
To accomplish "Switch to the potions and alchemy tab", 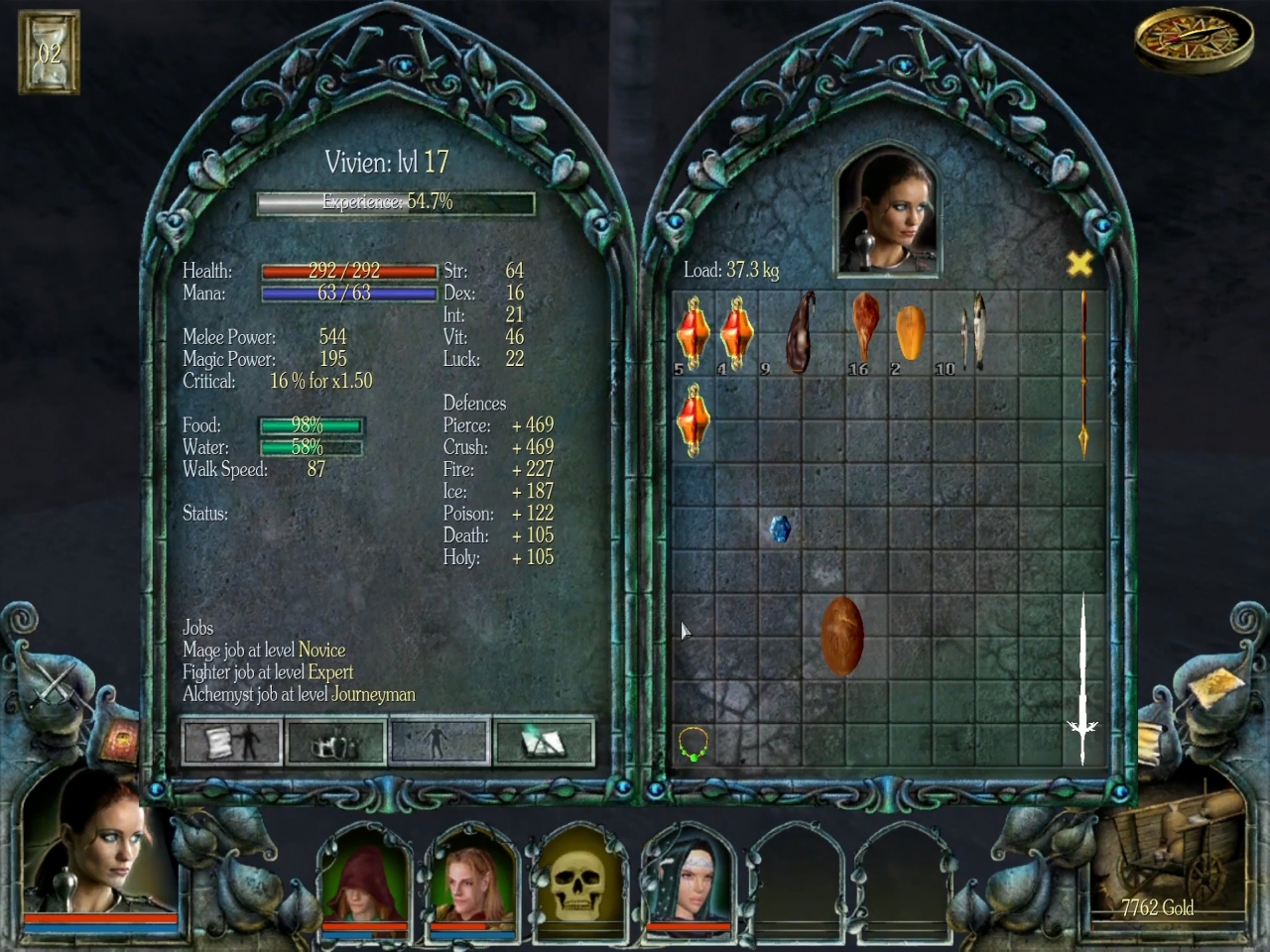I will (x=335, y=742).
